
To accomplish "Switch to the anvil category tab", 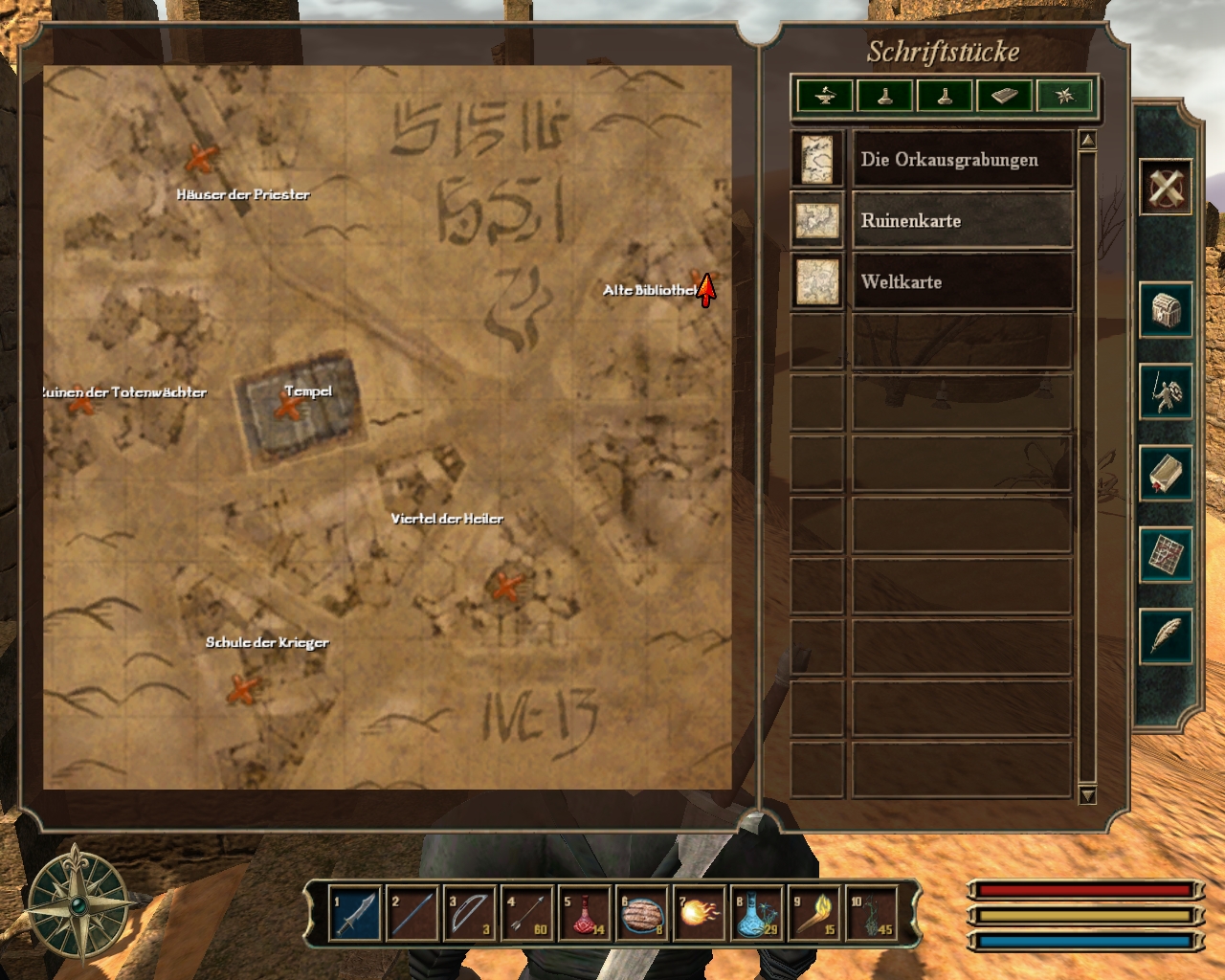I will pos(825,96).
